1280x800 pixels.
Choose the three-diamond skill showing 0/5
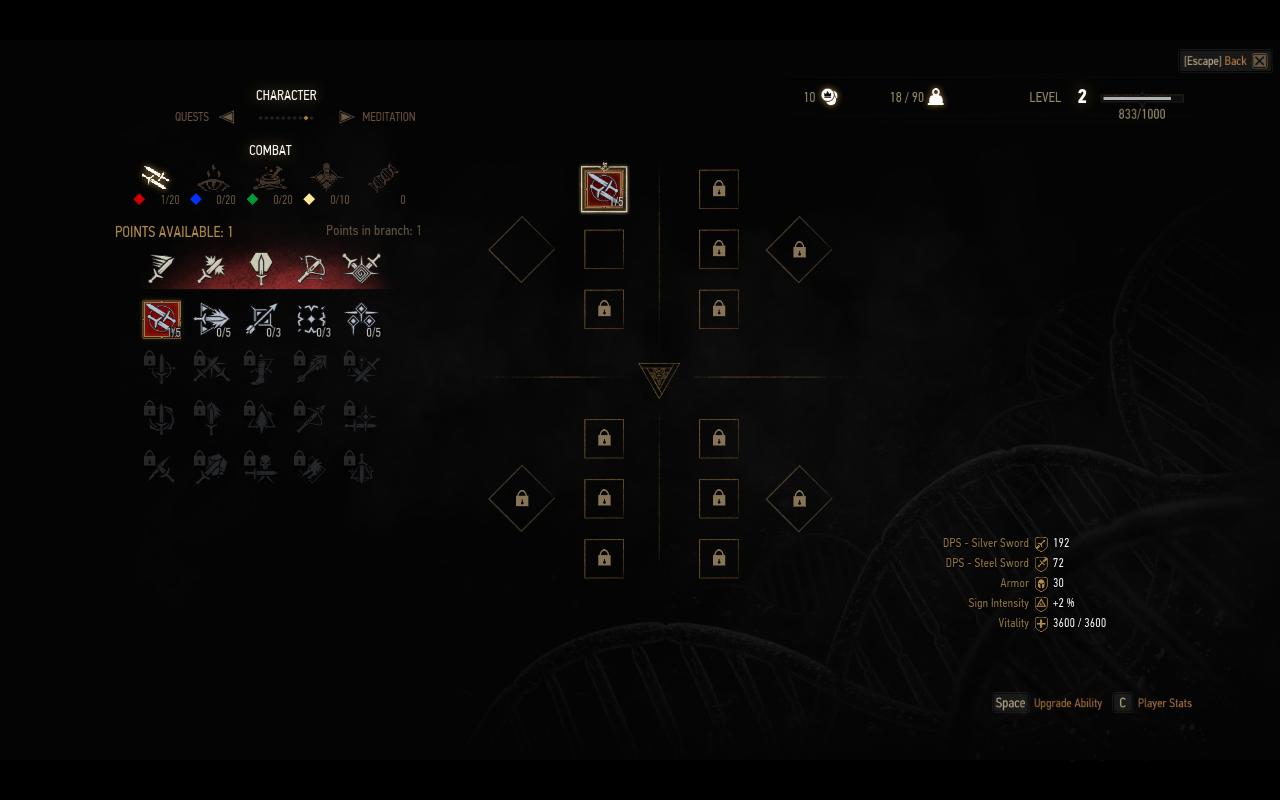[x=360, y=319]
